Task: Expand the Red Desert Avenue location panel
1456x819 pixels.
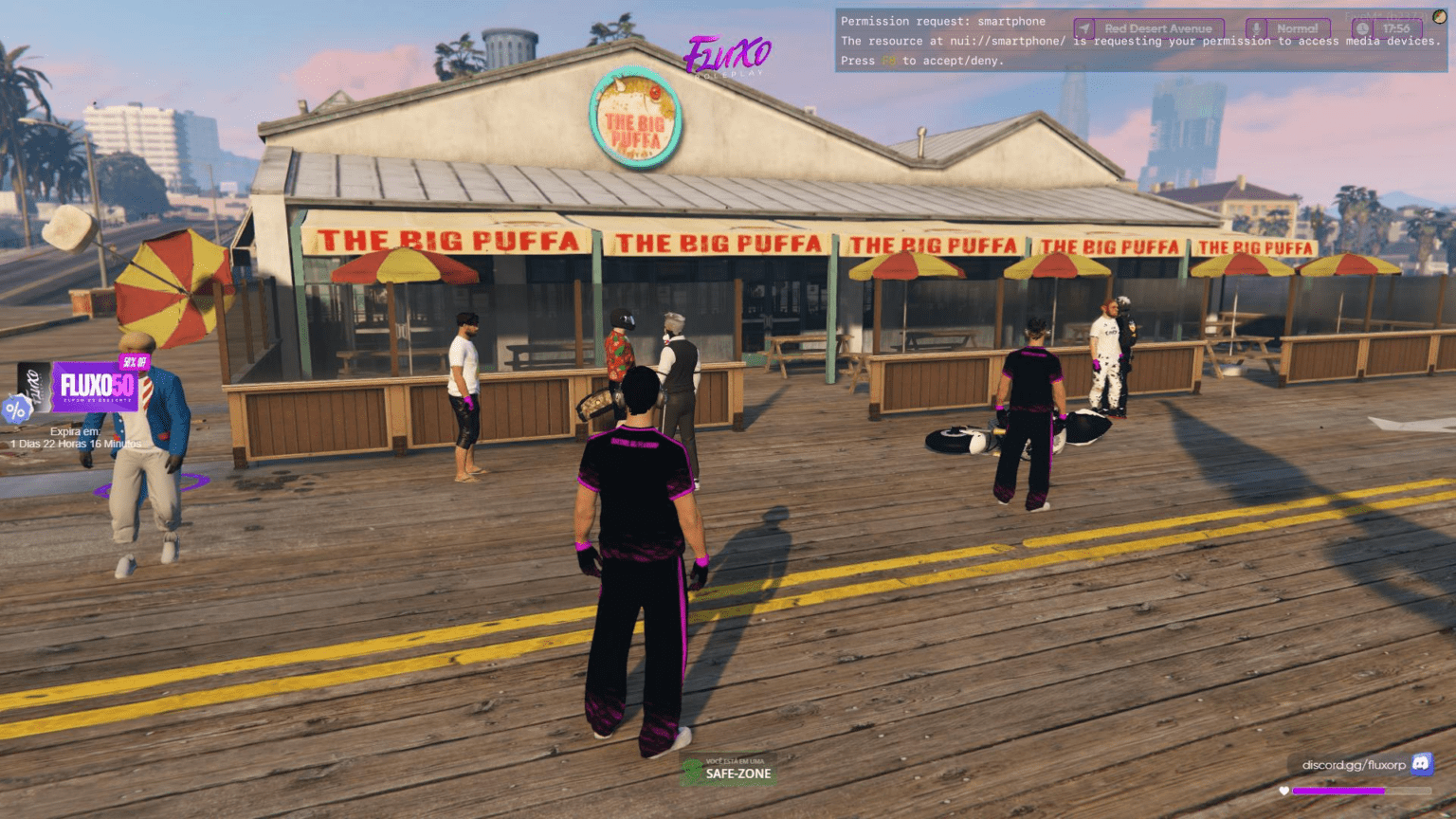Action: click(x=1156, y=27)
